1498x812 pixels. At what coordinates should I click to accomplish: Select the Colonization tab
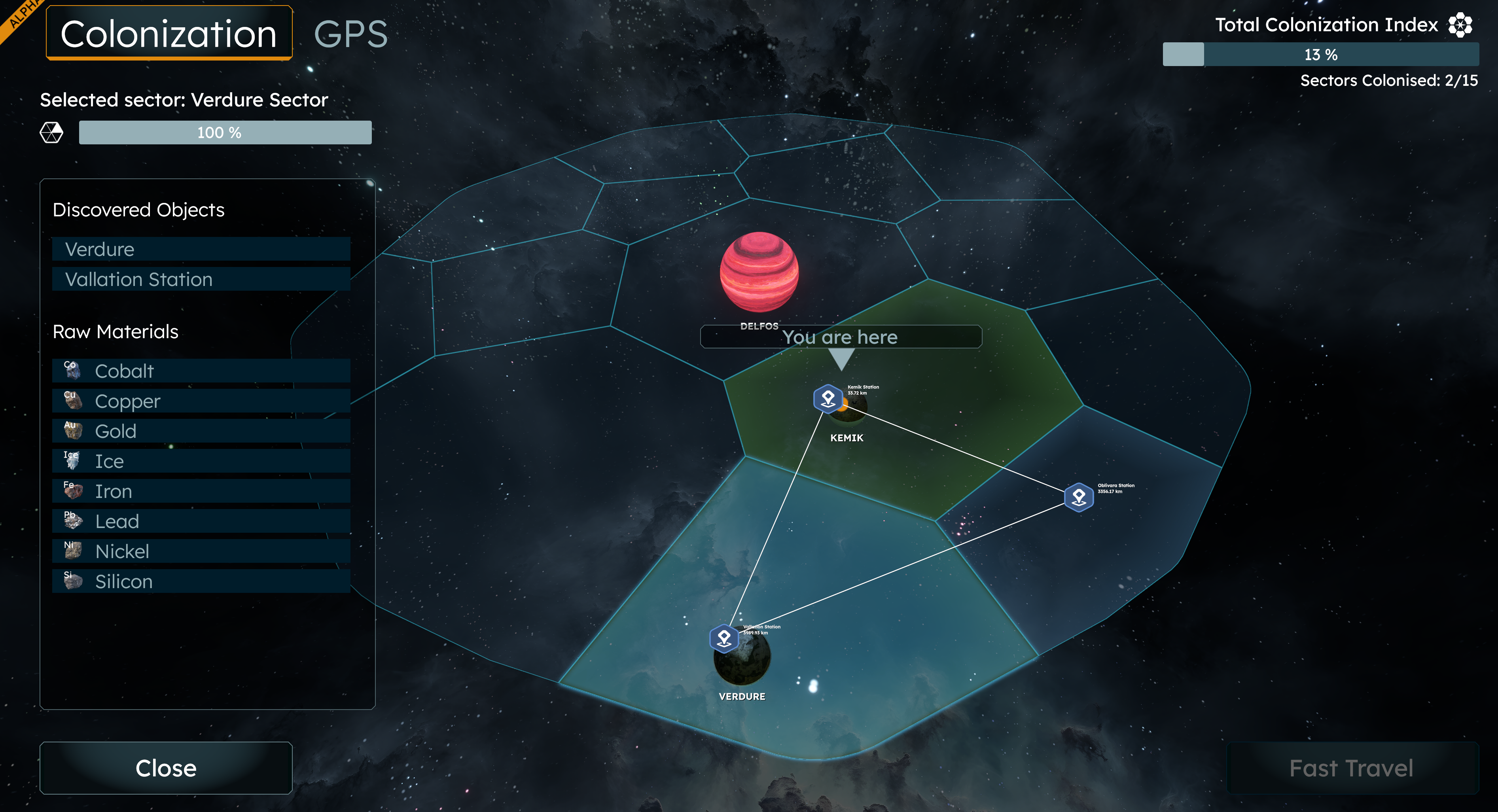coord(169,33)
